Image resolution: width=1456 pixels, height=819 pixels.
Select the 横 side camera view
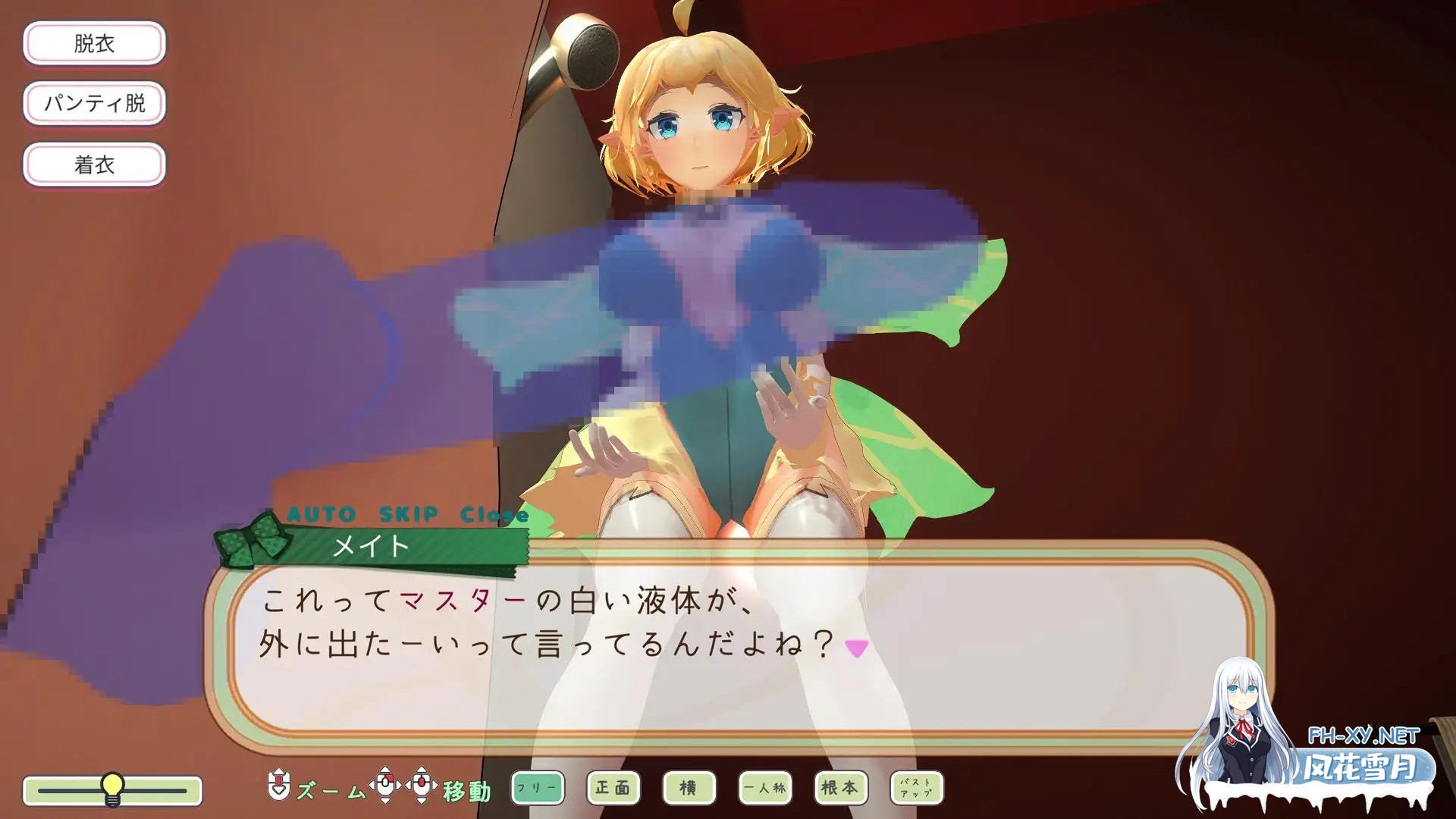click(689, 788)
